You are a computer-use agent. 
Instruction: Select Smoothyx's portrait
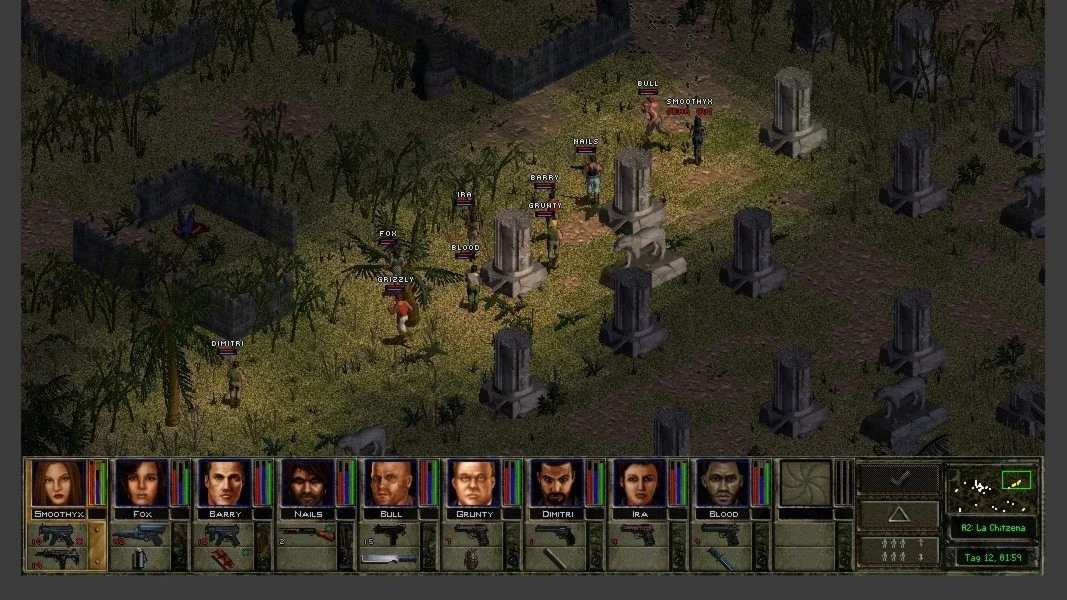click(x=57, y=483)
